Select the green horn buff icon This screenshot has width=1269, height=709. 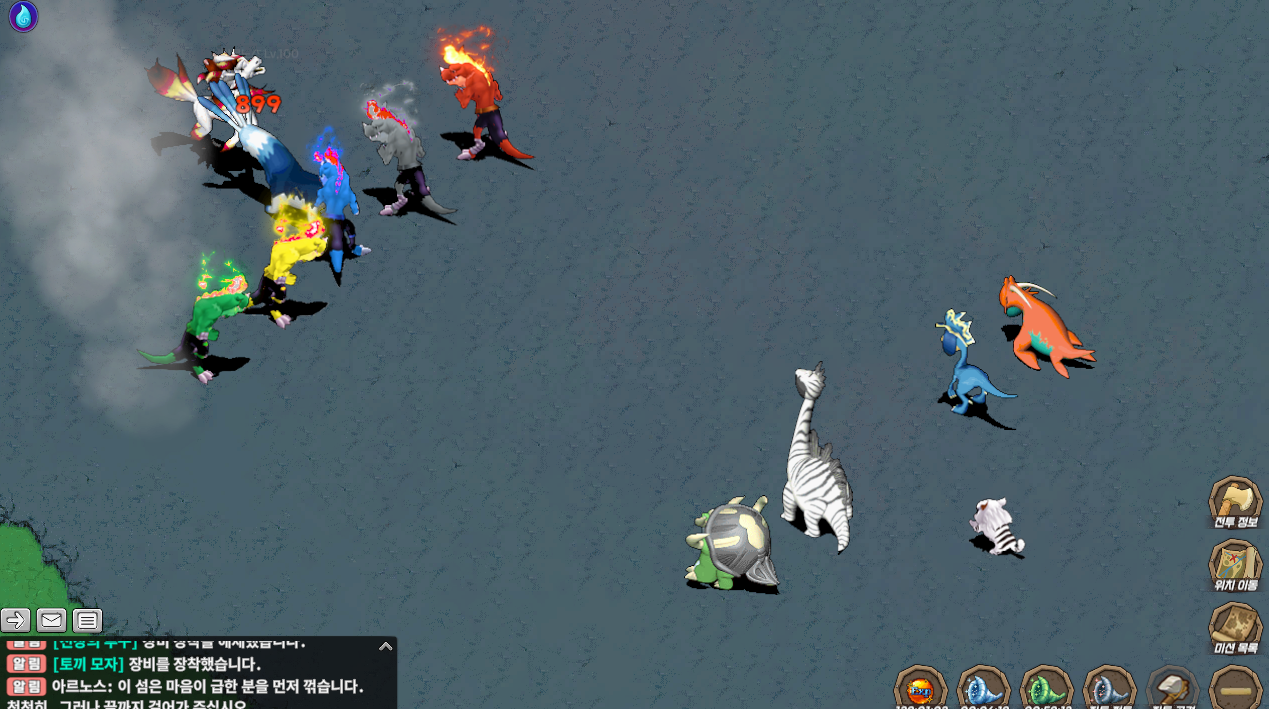click(1046, 688)
